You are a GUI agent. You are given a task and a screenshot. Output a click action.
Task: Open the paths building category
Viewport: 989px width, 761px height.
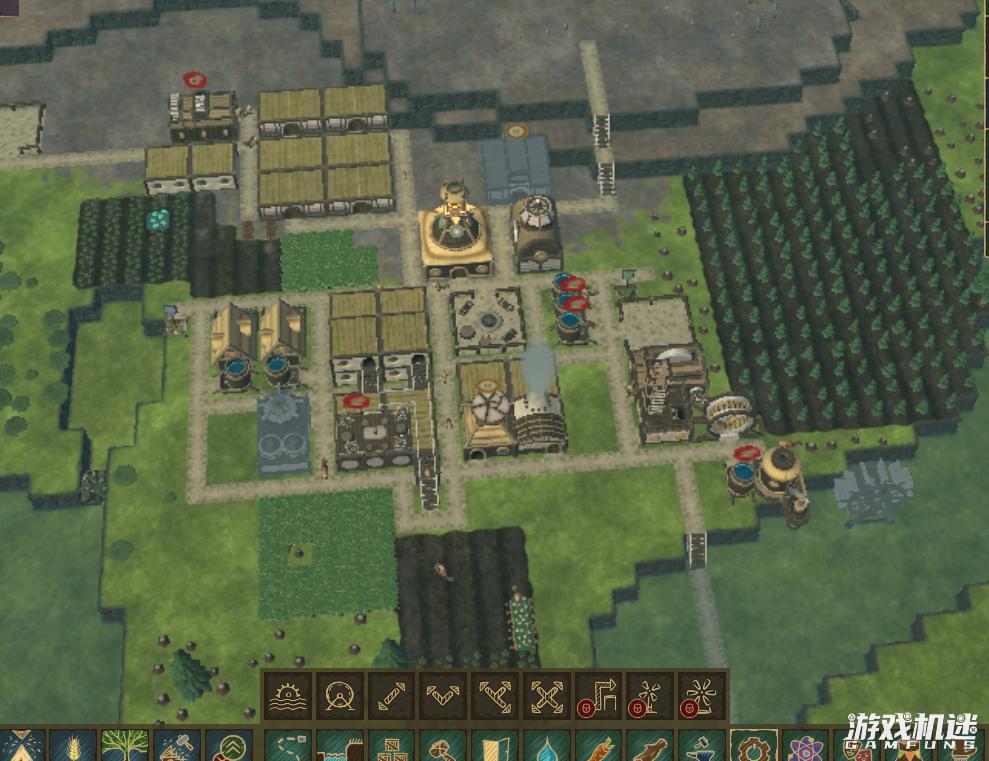[x=288, y=747]
